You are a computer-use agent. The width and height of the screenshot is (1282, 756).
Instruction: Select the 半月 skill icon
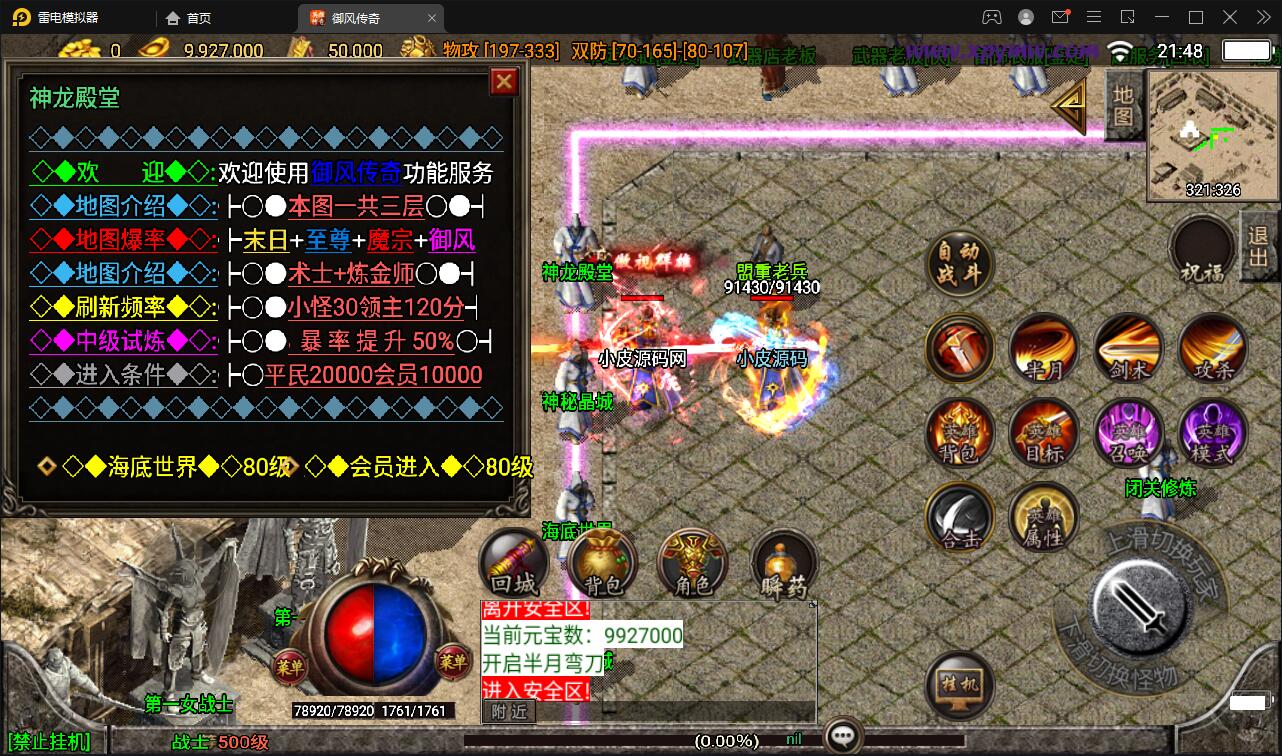point(1044,348)
